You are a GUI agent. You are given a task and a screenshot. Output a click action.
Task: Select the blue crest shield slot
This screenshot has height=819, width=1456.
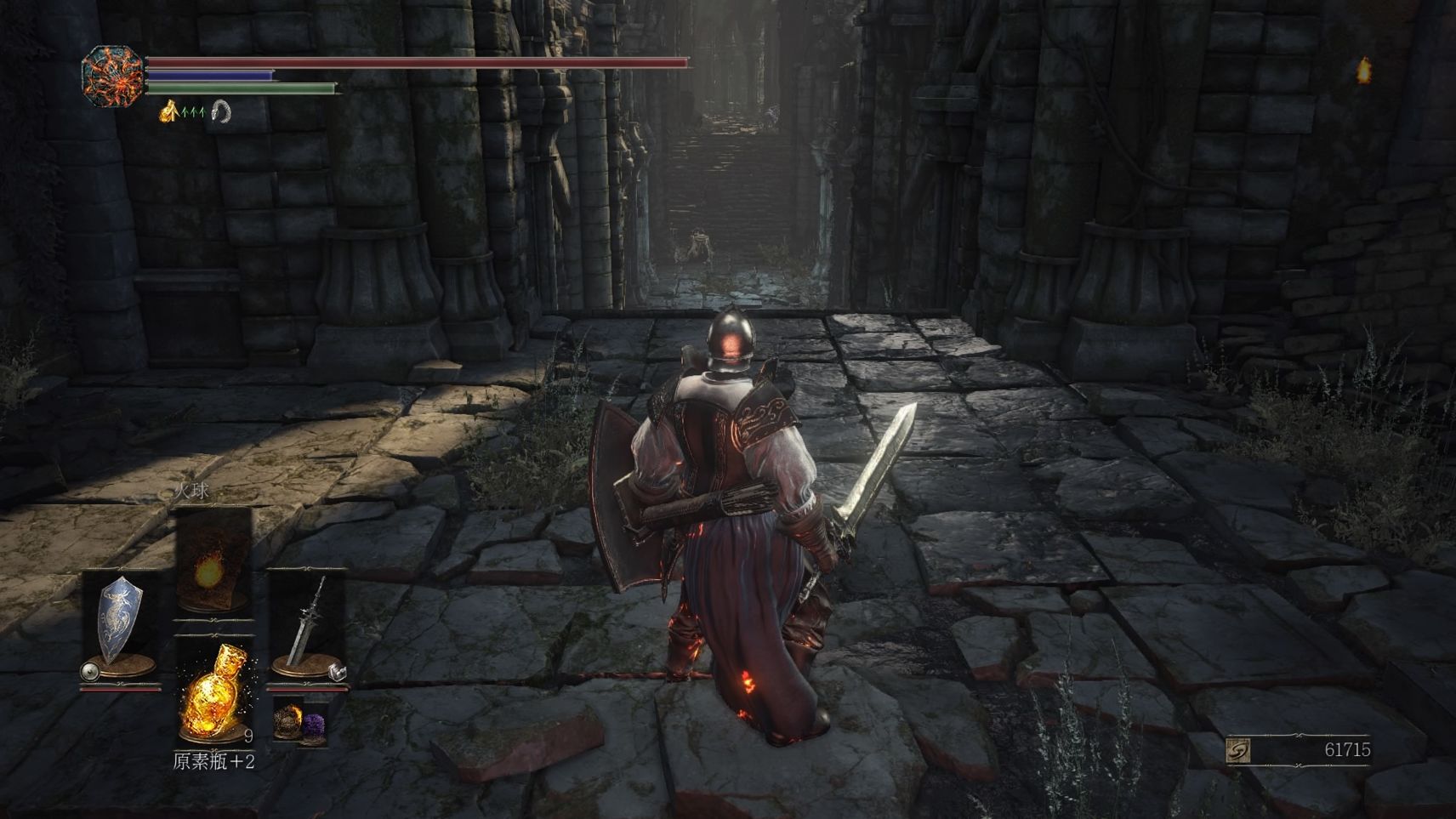point(120,620)
